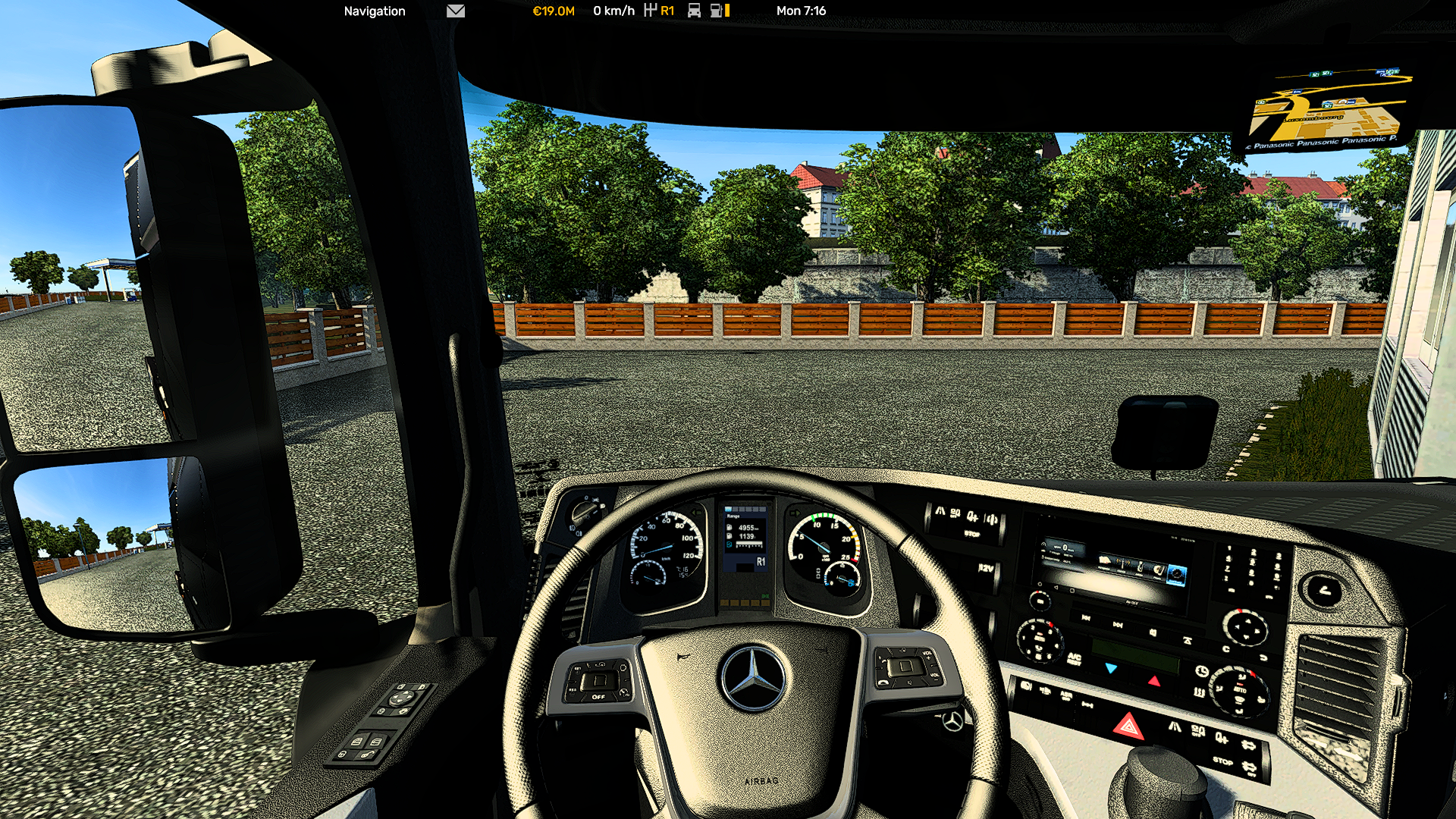The width and height of the screenshot is (1456, 819).
Task: Open the mail envelope icon
Action: [x=455, y=11]
